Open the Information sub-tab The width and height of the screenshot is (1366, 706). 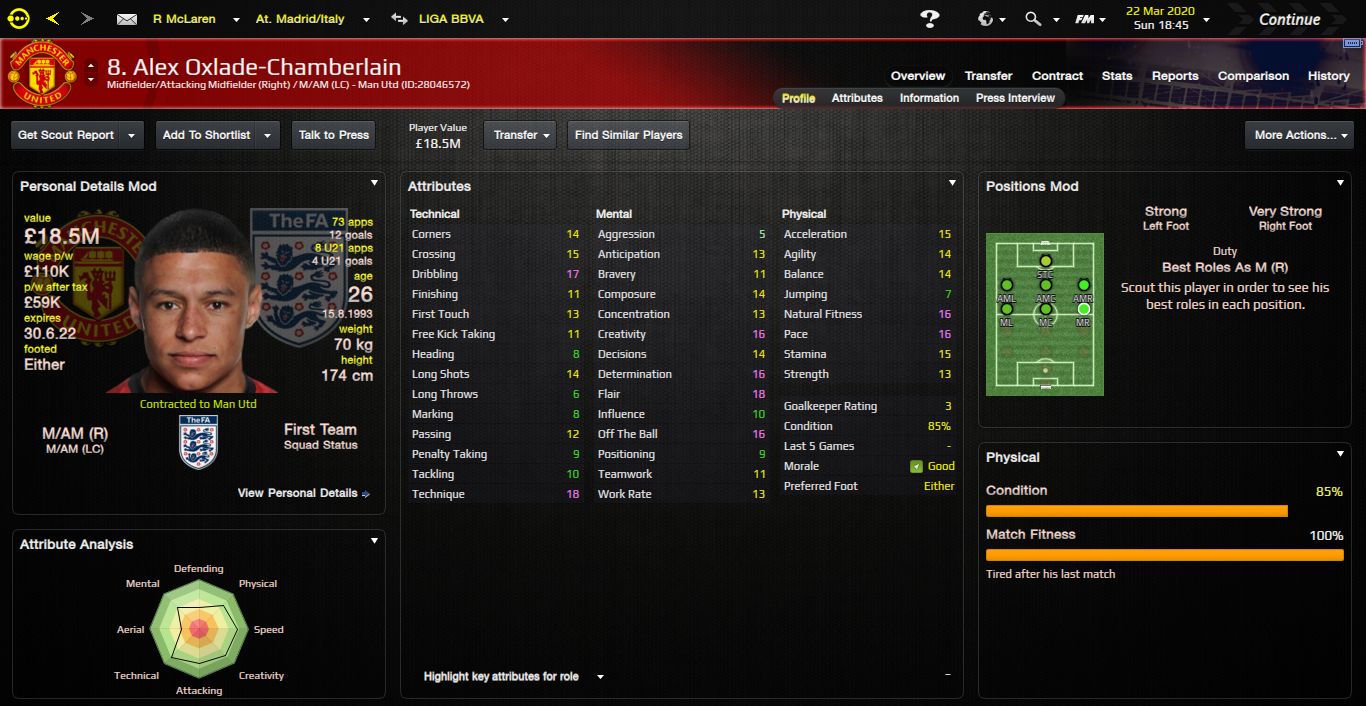point(929,98)
